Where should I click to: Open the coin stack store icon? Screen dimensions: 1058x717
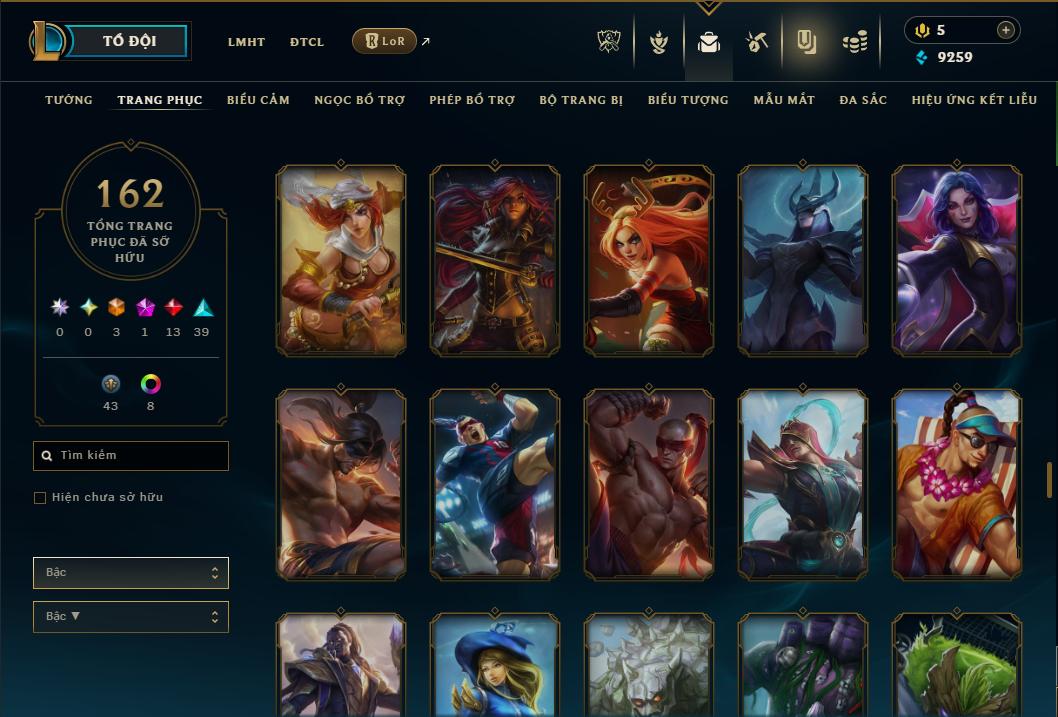(x=854, y=42)
